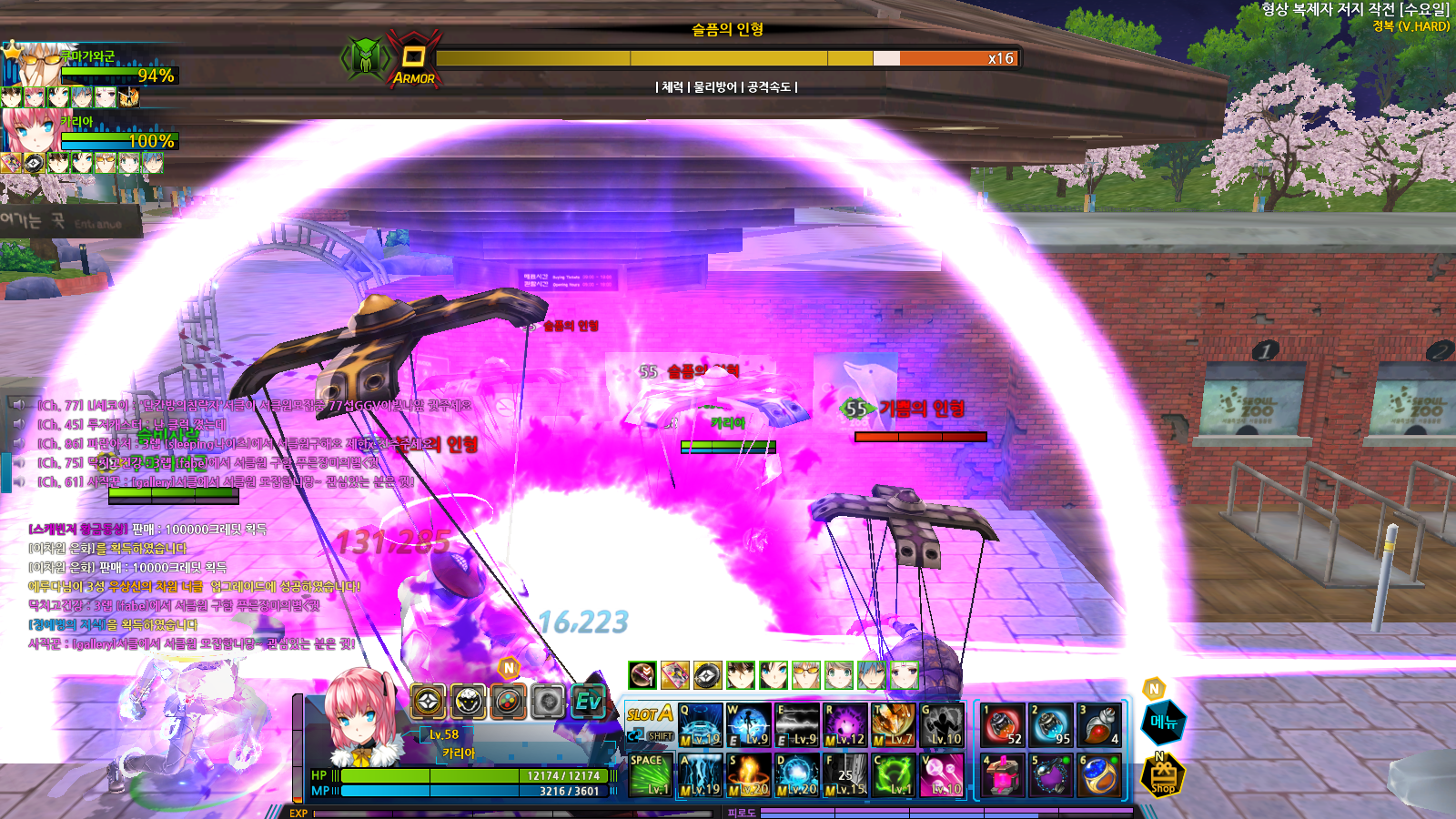Open the Shop button
The height and width of the screenshot is (819, 1456).
(1163, 778)
